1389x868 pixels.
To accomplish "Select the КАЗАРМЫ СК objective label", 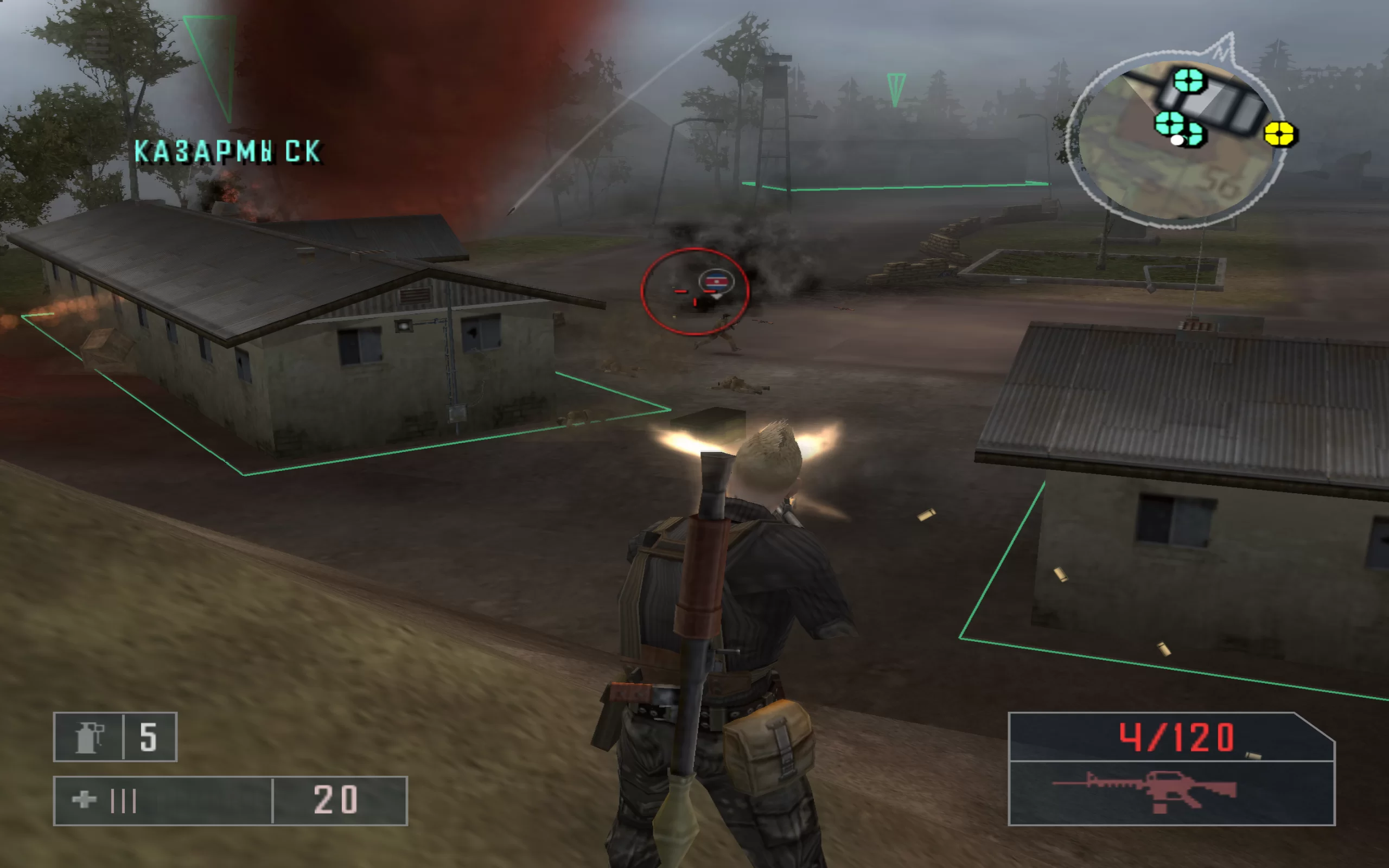I will coord(227,152).
